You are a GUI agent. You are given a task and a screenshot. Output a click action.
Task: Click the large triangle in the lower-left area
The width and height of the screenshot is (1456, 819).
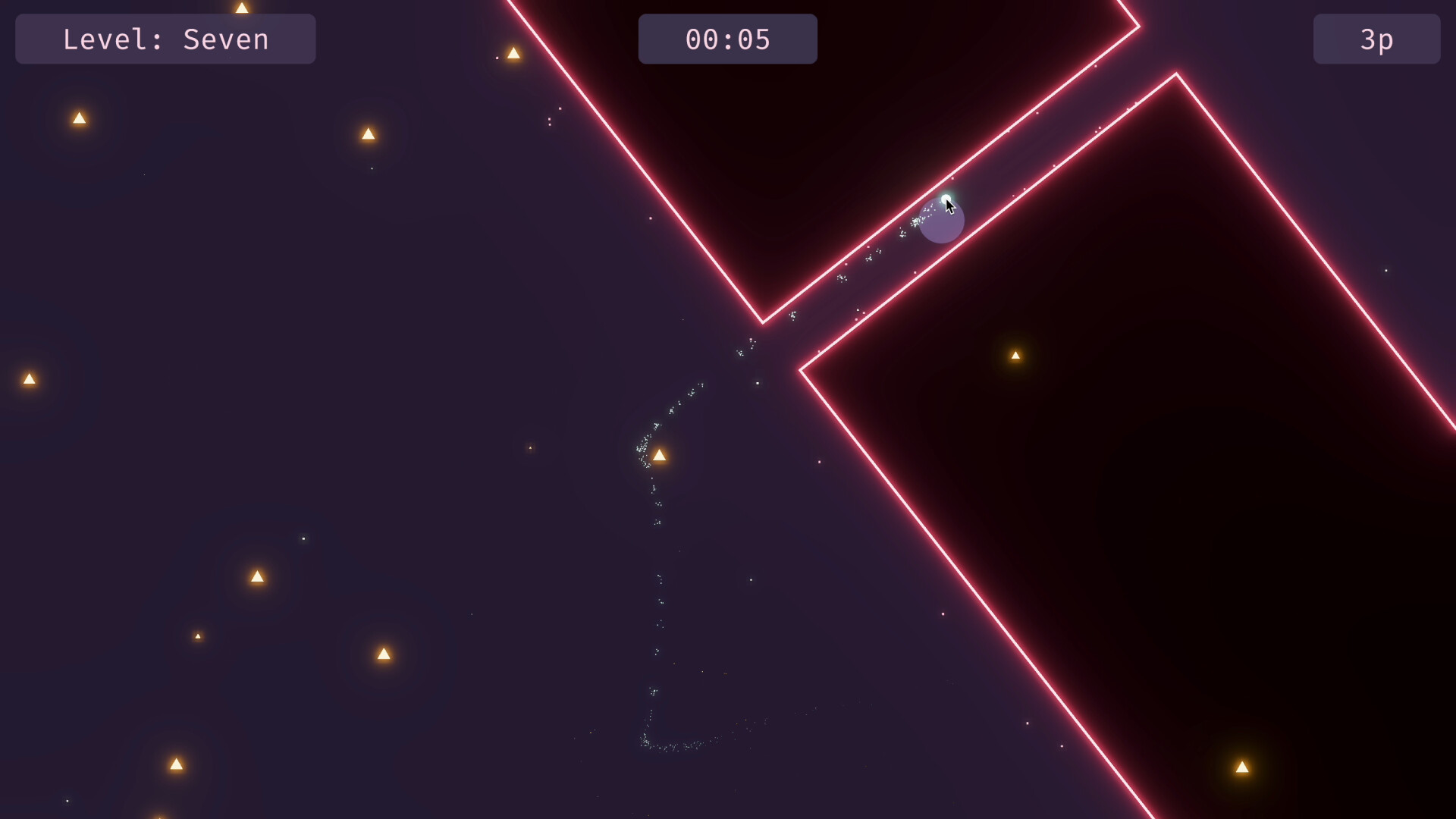coord(258,577)
